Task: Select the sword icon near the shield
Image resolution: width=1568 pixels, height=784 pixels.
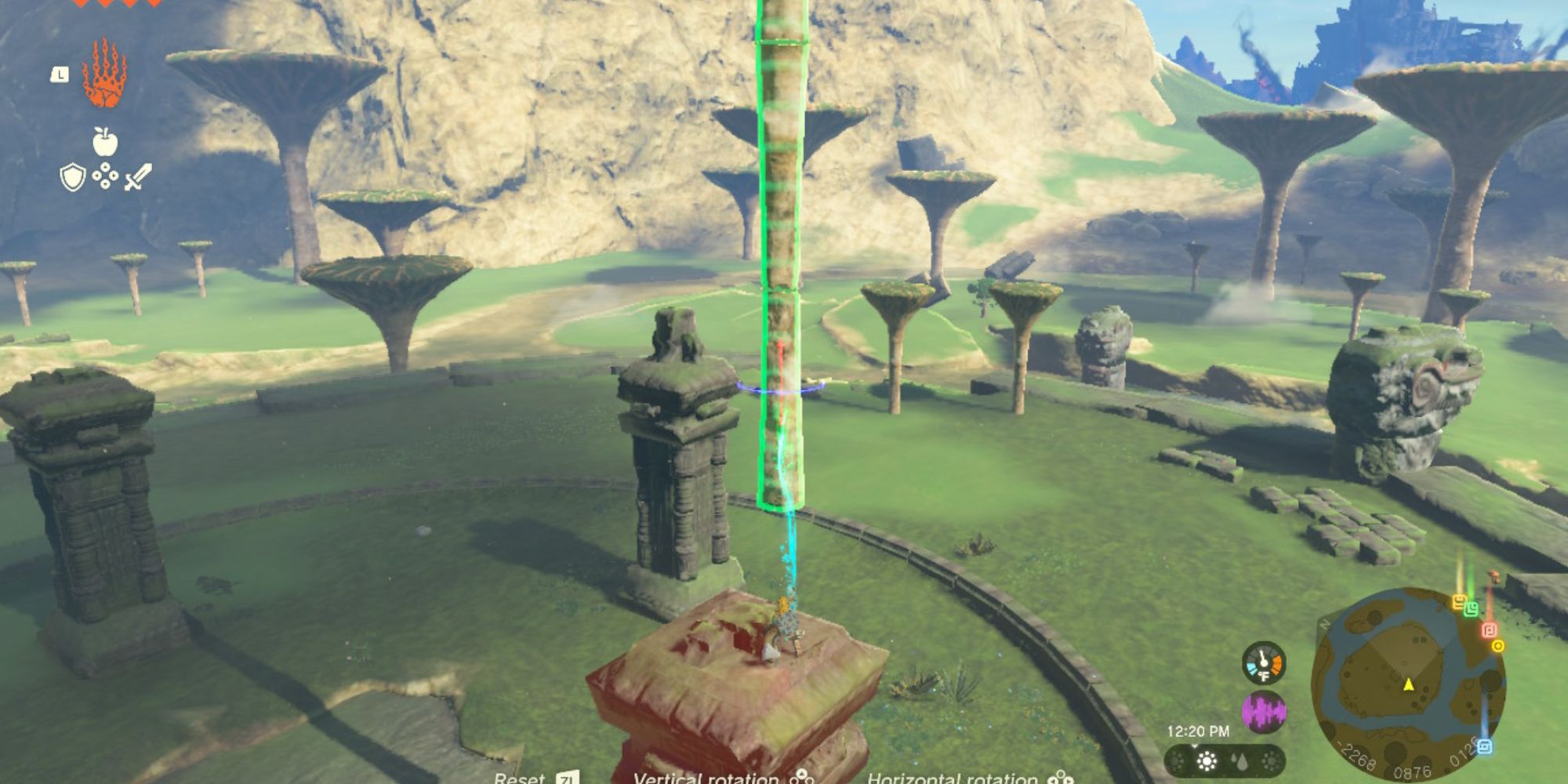Action: pos(138,176)
